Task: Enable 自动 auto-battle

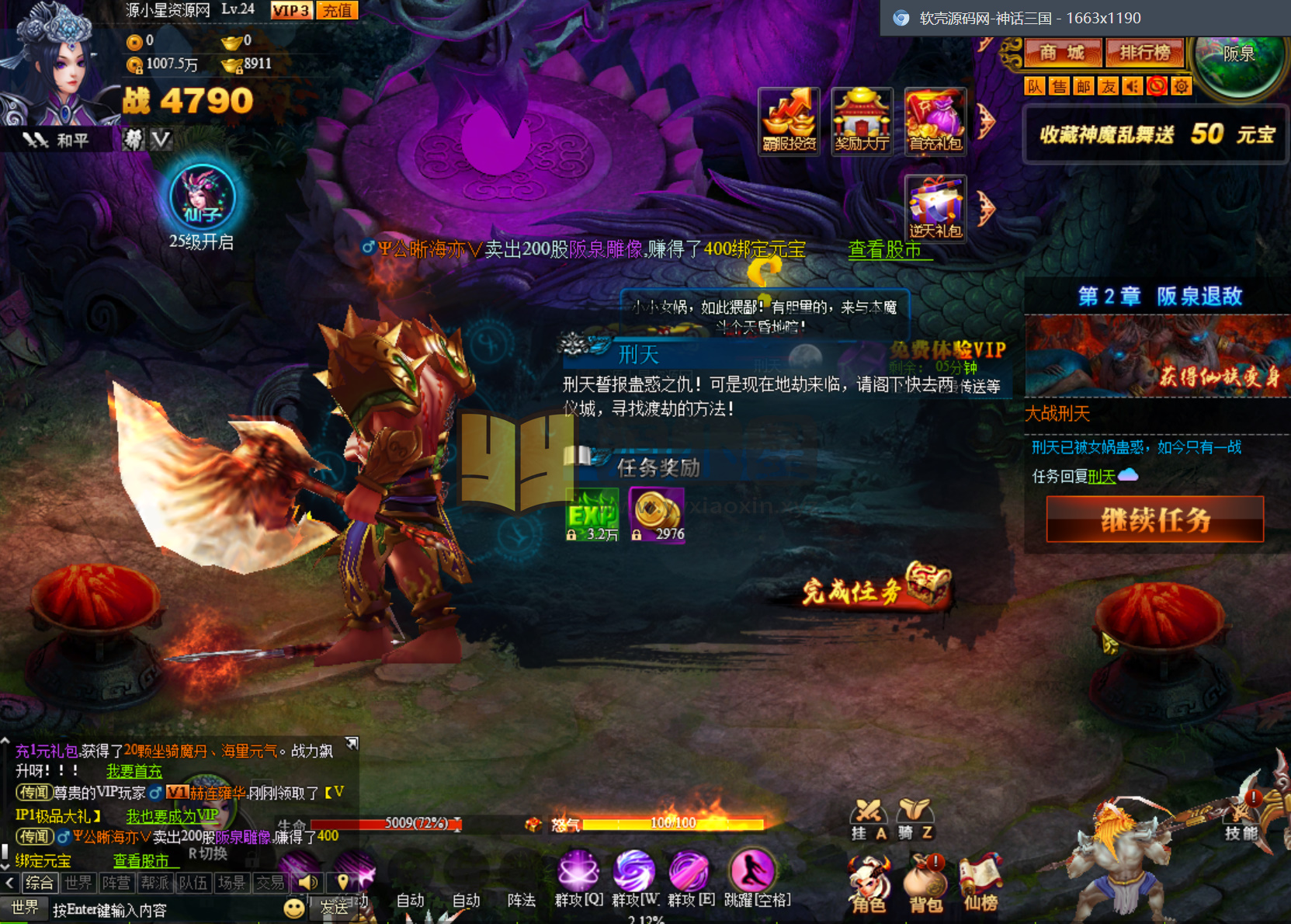Action: coord(409,899)
